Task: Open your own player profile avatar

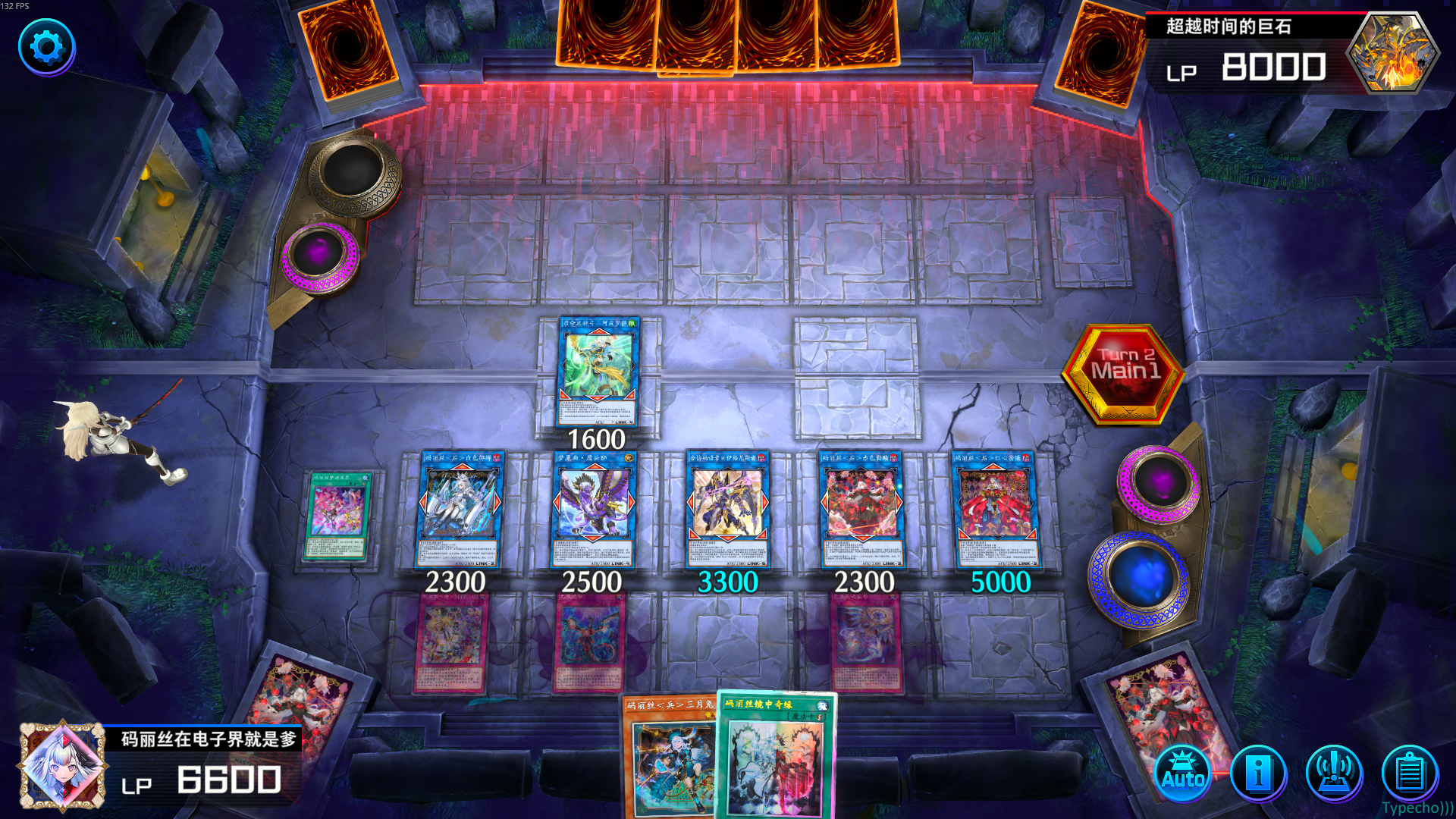Action: 62,766
